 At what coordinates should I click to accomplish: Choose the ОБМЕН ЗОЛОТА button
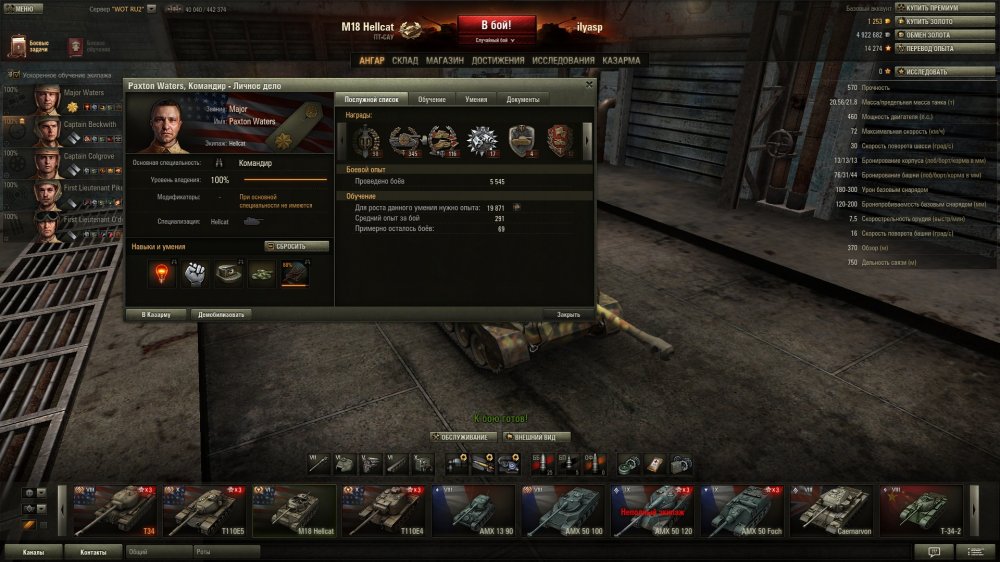pos(927,34)
